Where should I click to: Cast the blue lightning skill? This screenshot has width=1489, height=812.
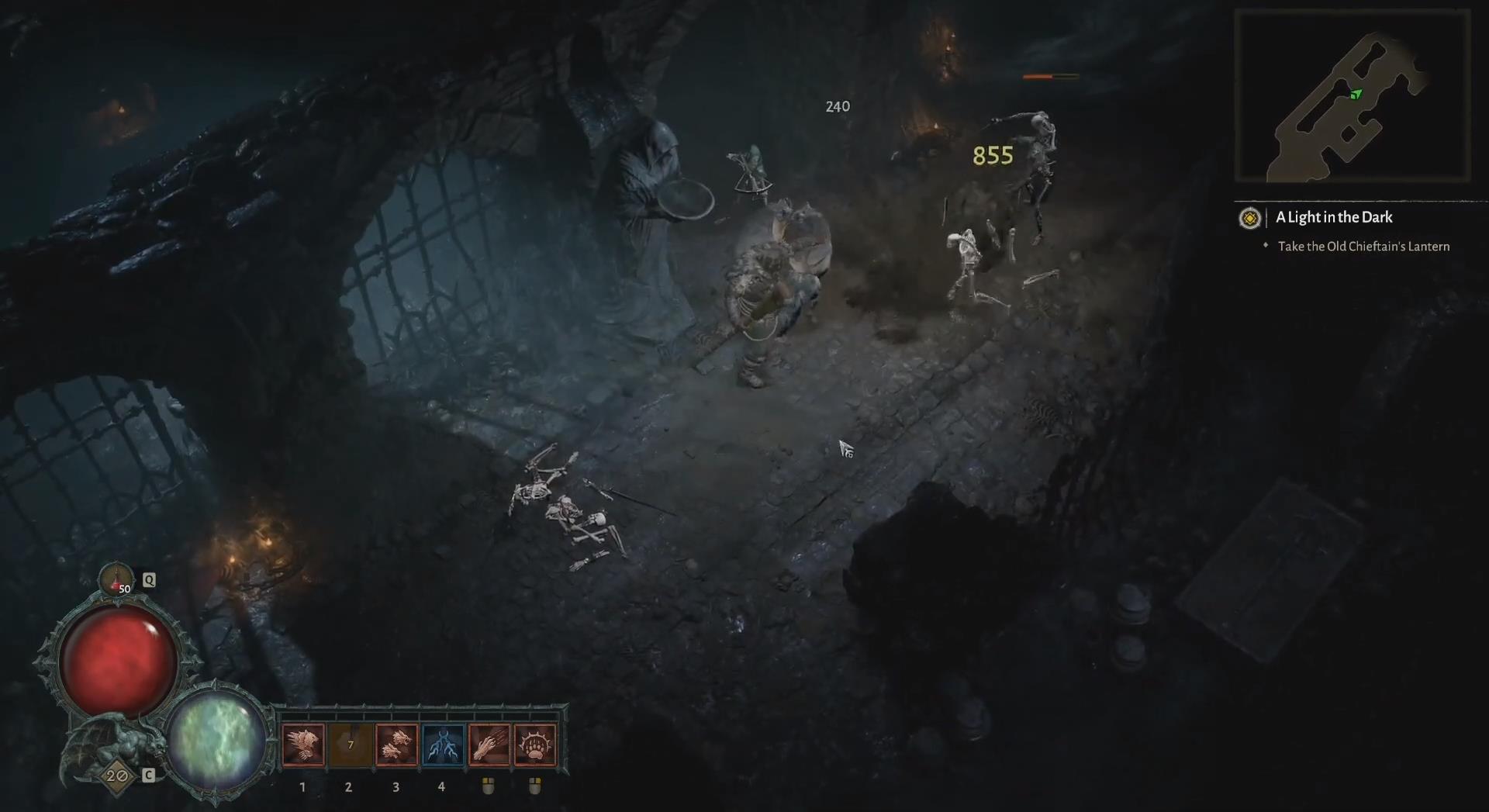click(x=443, y=745)
